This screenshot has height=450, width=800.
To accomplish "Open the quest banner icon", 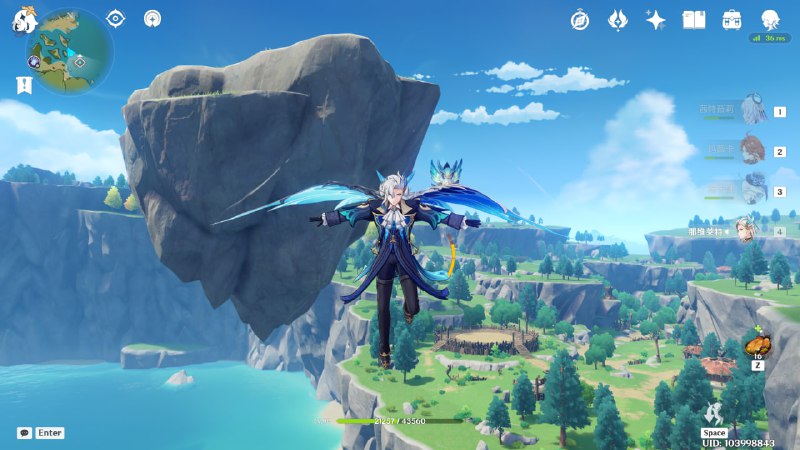I will pos(23,87).
